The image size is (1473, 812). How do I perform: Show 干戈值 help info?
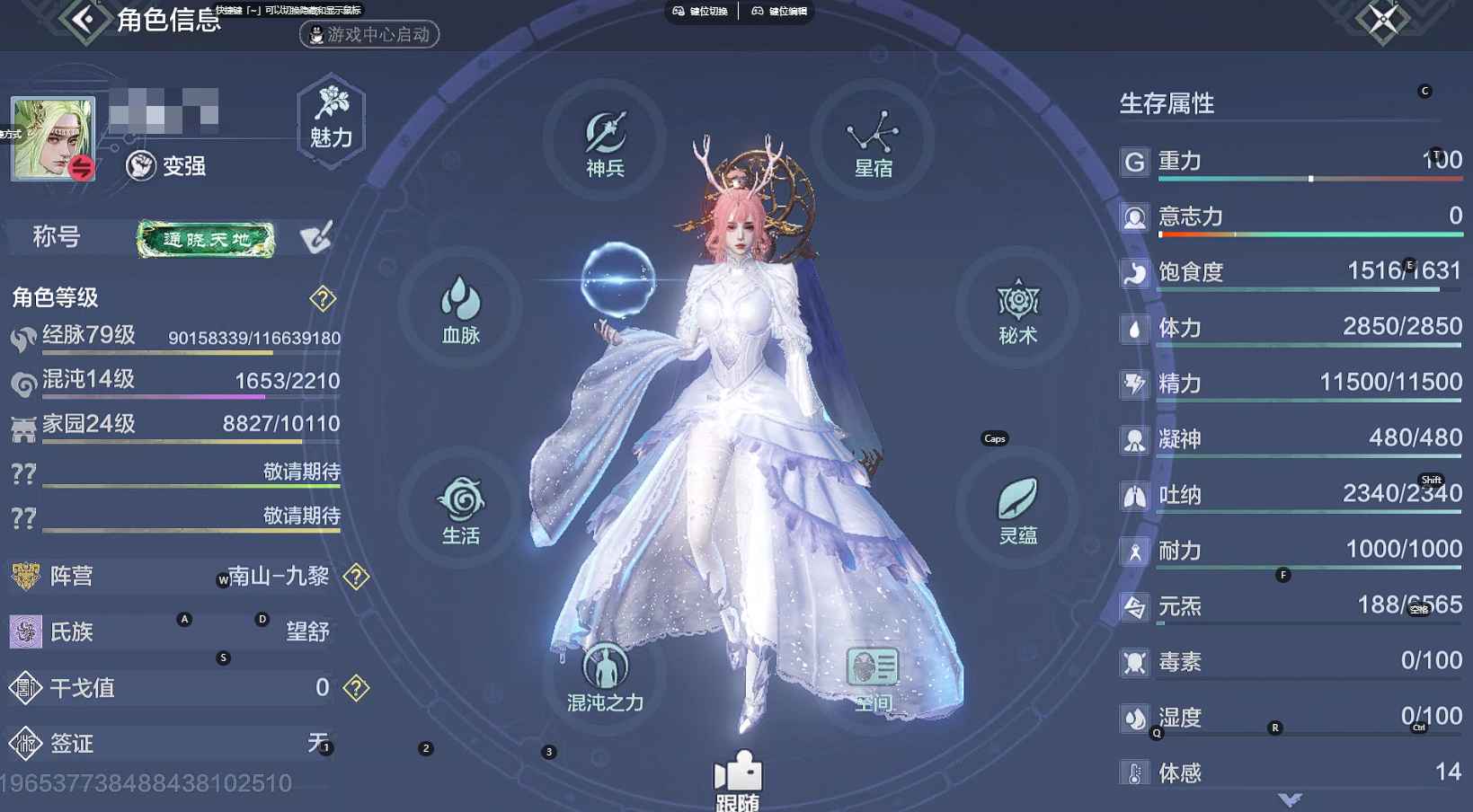(357, 688)
